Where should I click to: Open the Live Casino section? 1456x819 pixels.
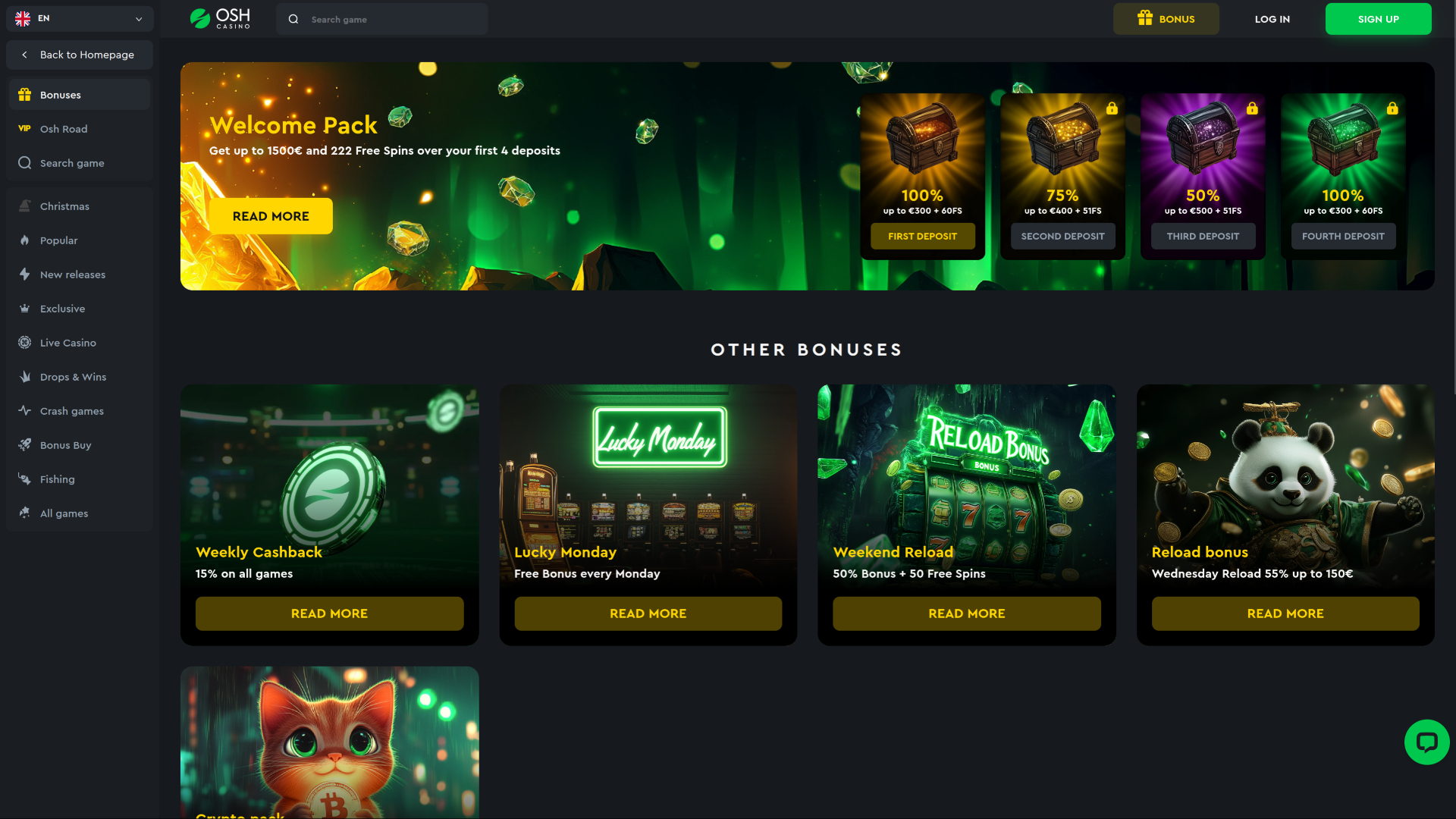(x=67, y=342)
